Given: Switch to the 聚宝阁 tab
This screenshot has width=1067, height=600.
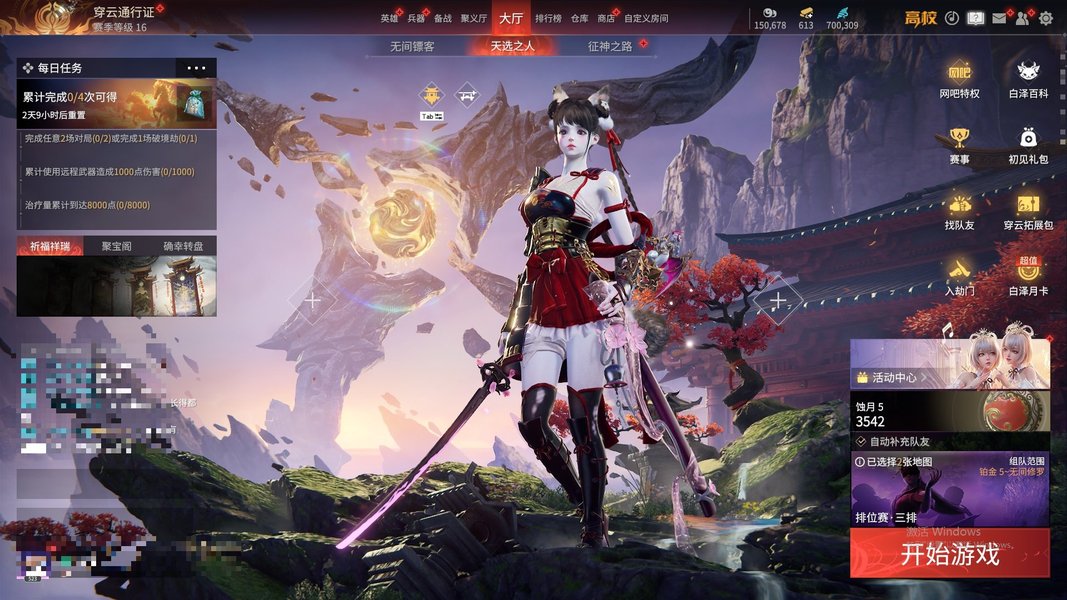Looking at the screenshot, I should tap(116, 246).
